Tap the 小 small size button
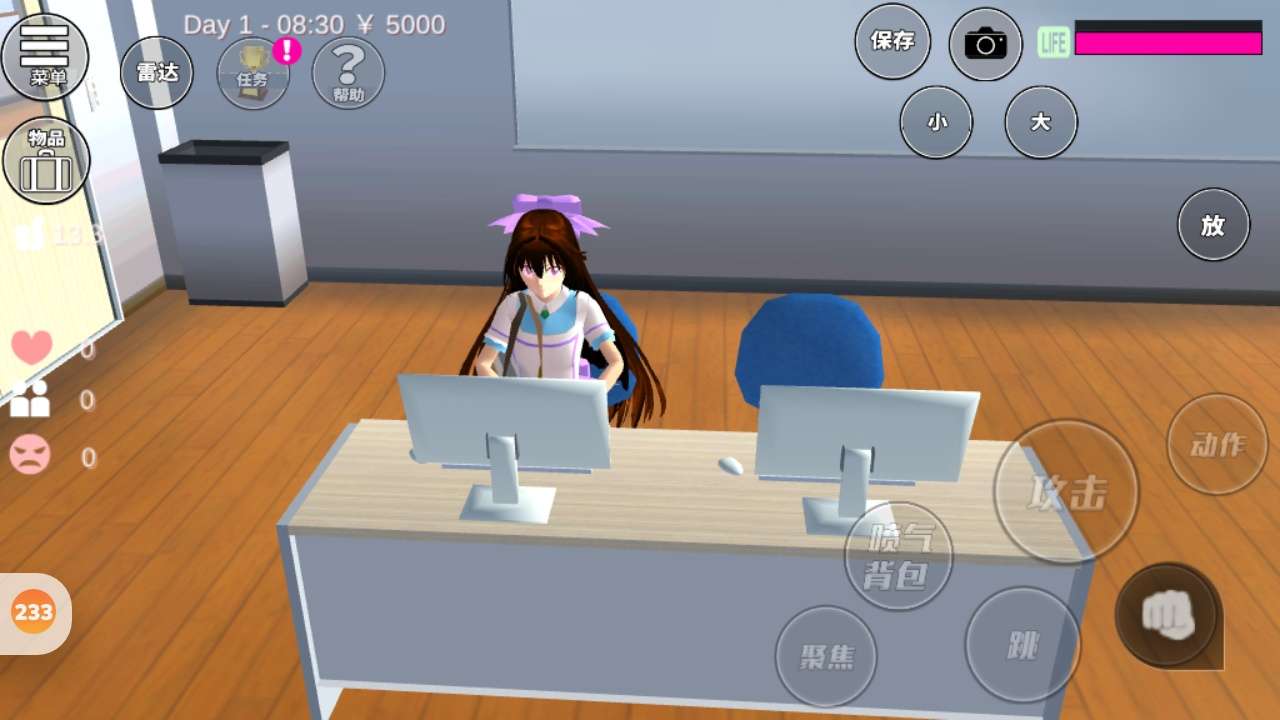Screen dimensions: 1280x720 [x=936, y=122]
